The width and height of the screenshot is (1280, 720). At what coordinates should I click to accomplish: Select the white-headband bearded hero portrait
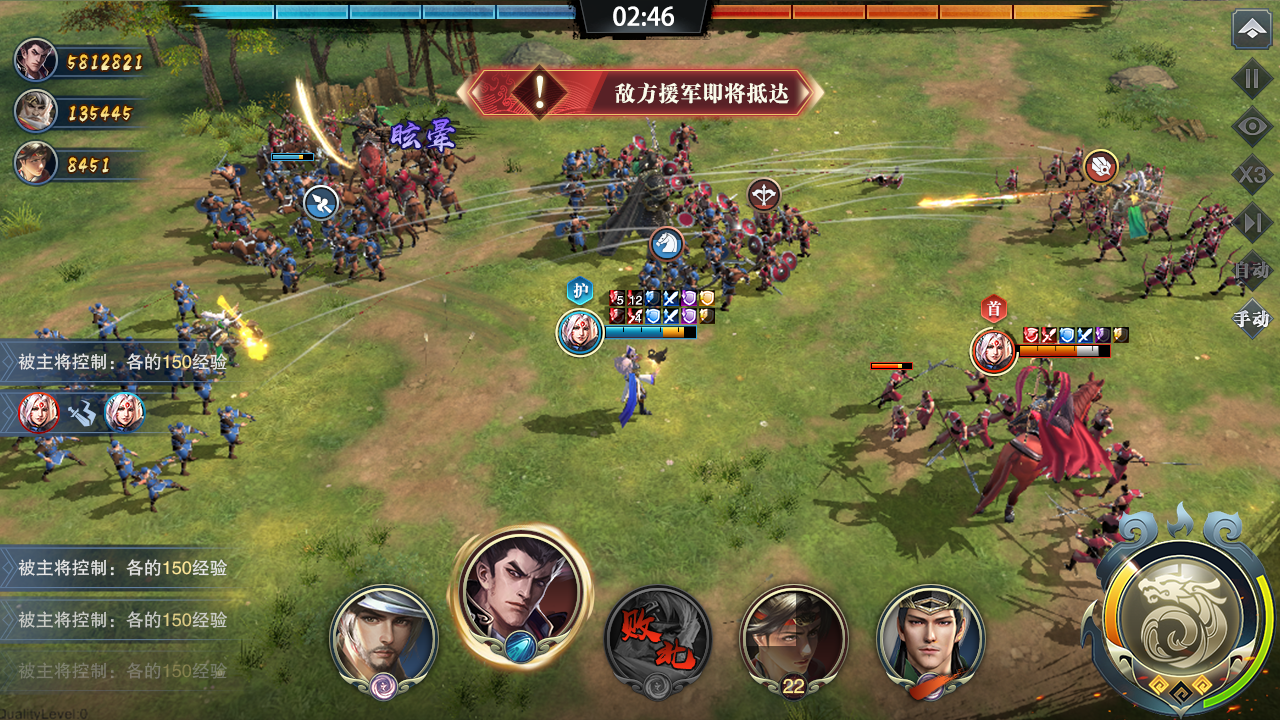(x=384, y=638)
